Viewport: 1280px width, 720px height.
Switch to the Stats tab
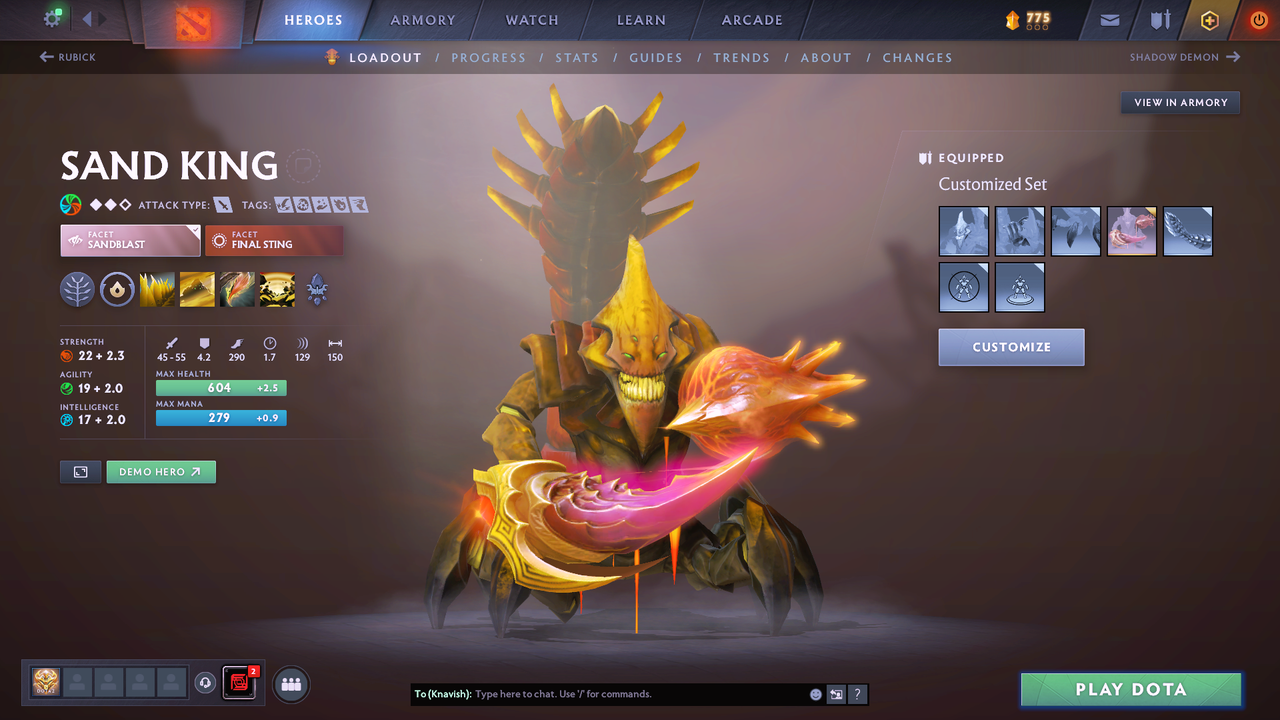point(577,57)
